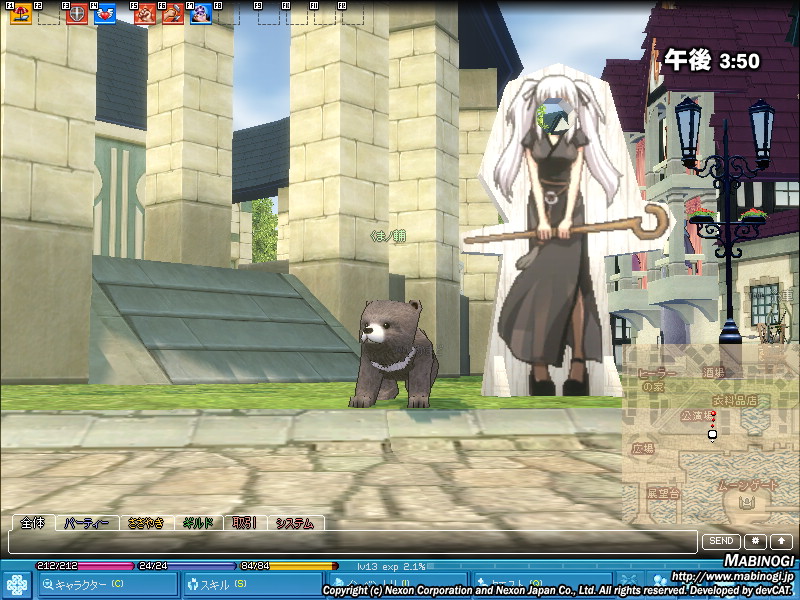Switch to the 全体 chat tab

(32, 523)
